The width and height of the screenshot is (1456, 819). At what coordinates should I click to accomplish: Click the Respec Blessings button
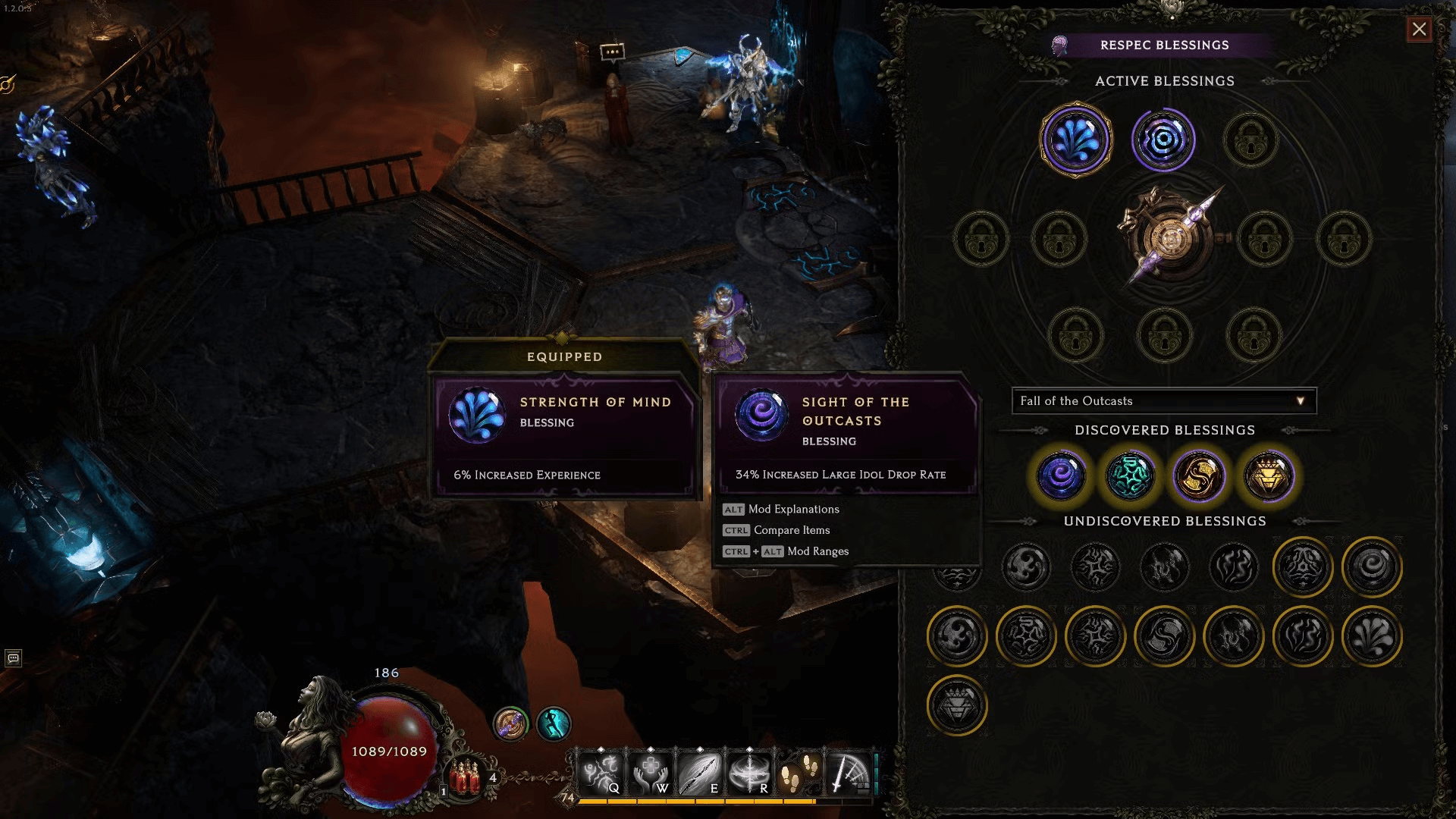tap(1164, 45)
